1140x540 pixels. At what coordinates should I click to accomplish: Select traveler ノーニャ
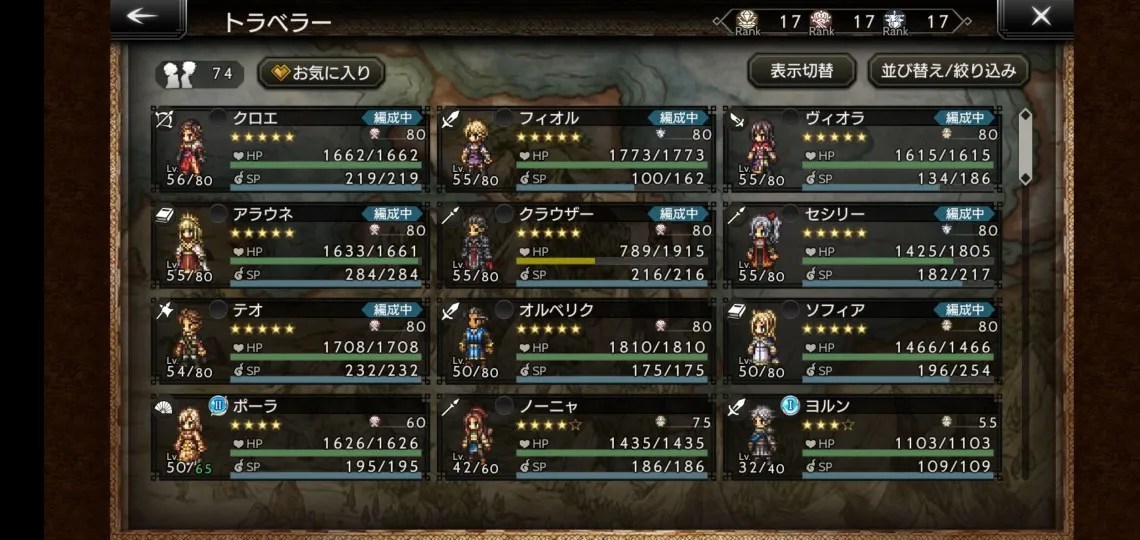coord(576,436)
